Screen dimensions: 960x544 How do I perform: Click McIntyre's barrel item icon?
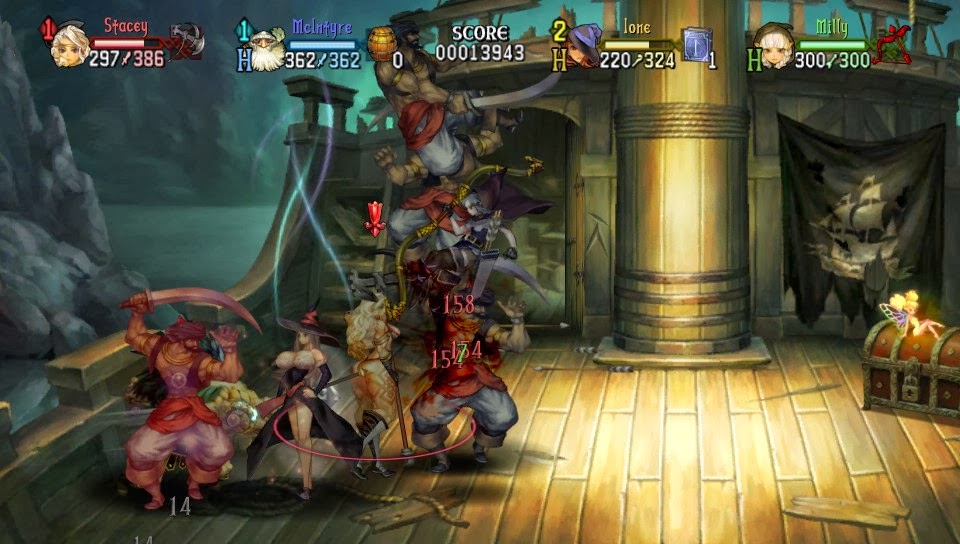point(379,45)
